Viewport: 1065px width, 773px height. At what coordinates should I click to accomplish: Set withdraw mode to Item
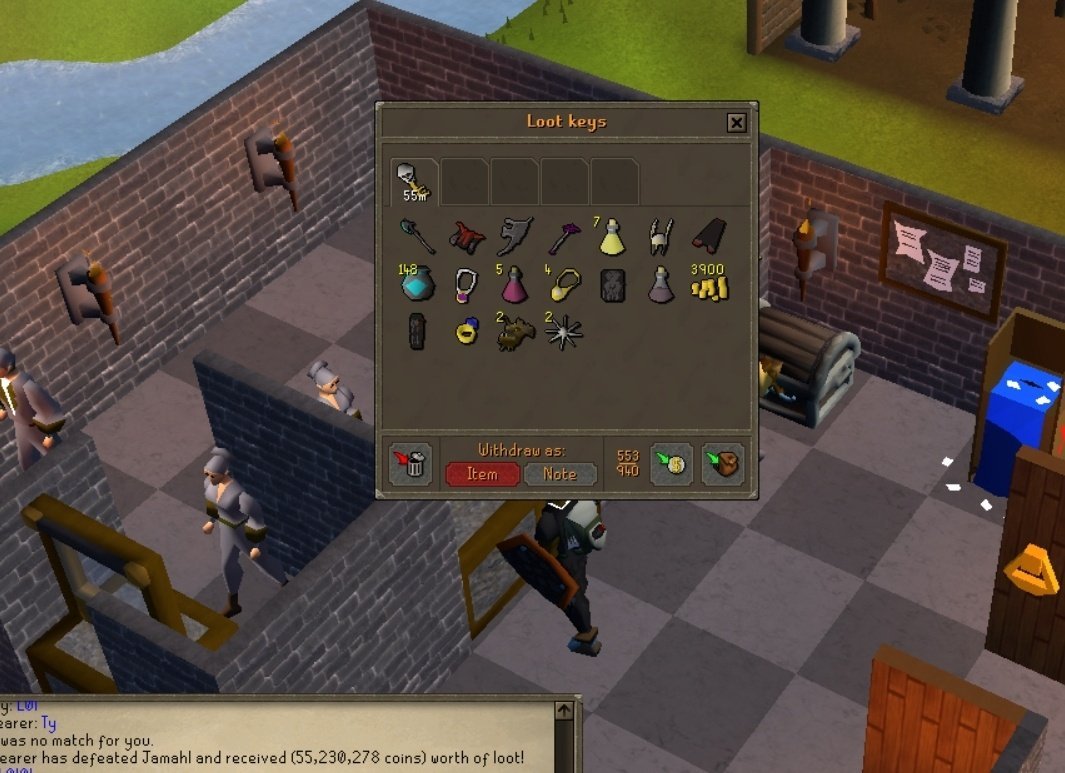[x=482, y=474]
